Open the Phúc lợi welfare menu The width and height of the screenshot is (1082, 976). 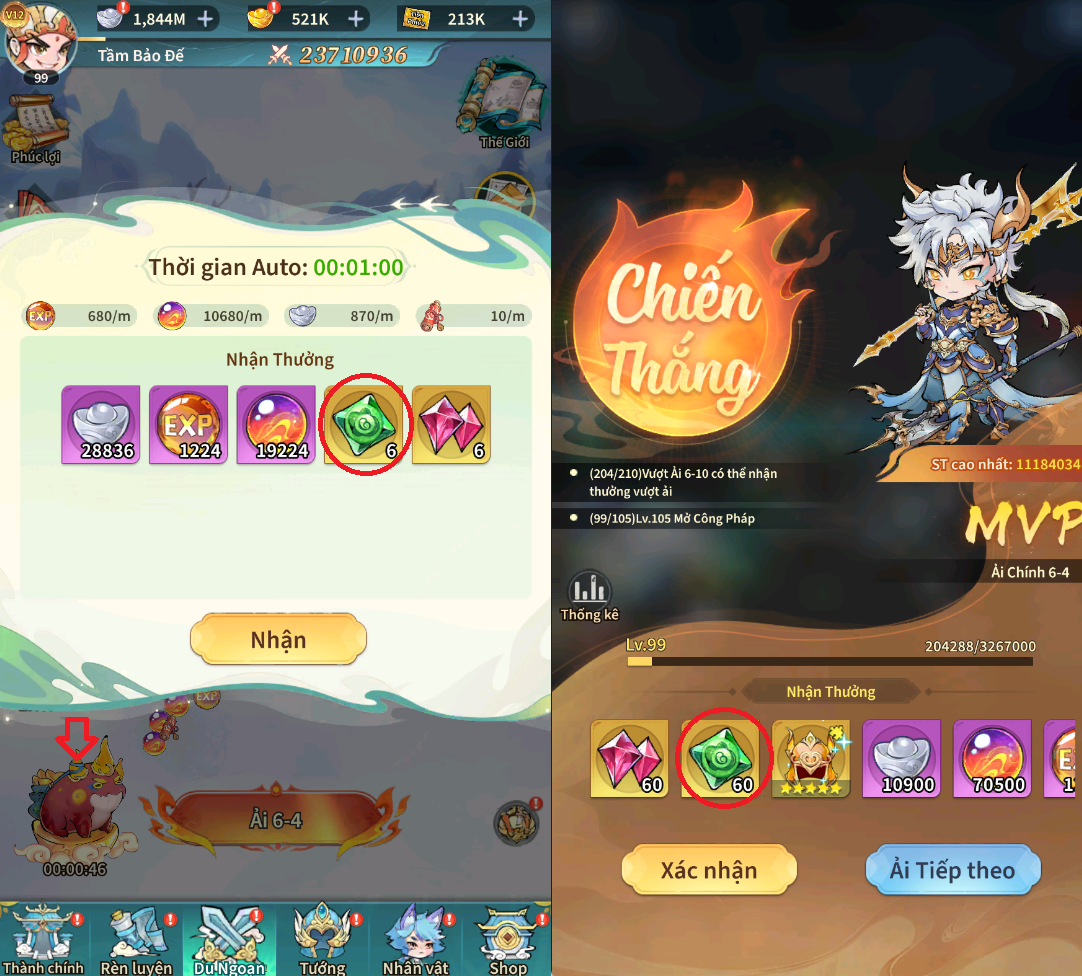coord(36,128)
